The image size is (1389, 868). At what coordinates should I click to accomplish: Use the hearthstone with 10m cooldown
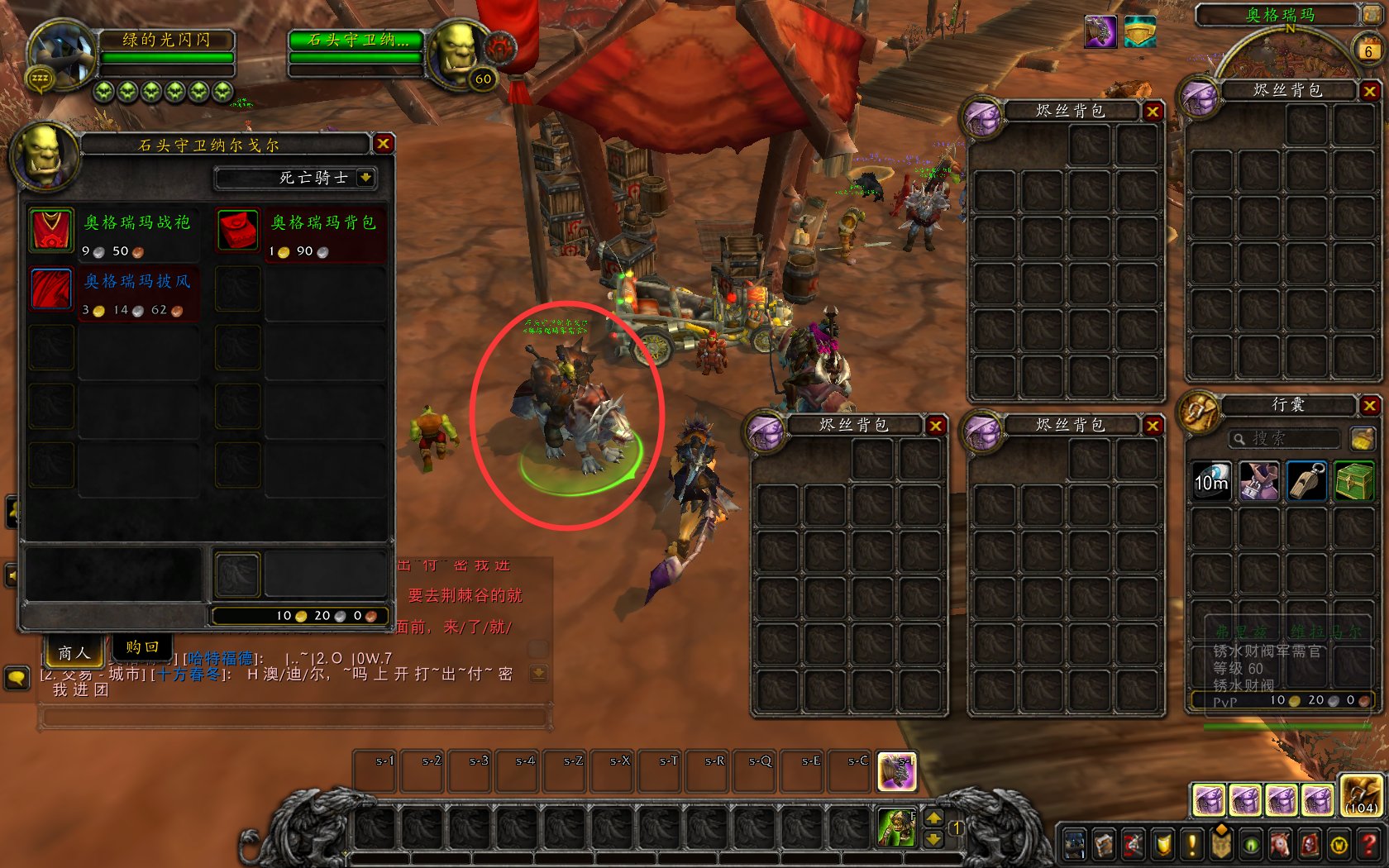point(1211,482)
